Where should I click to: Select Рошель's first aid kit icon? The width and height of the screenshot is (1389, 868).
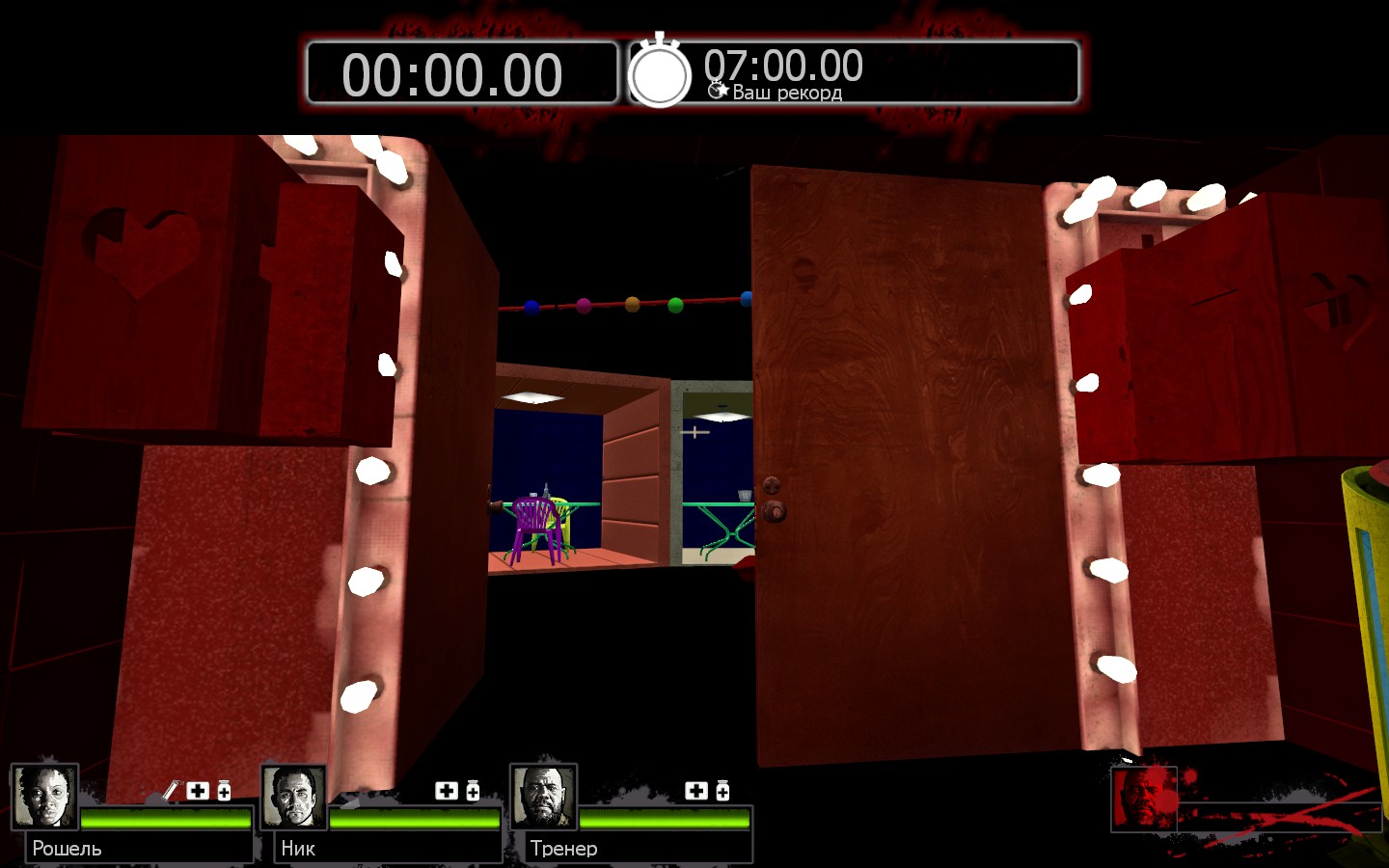[x=198, y=791]
